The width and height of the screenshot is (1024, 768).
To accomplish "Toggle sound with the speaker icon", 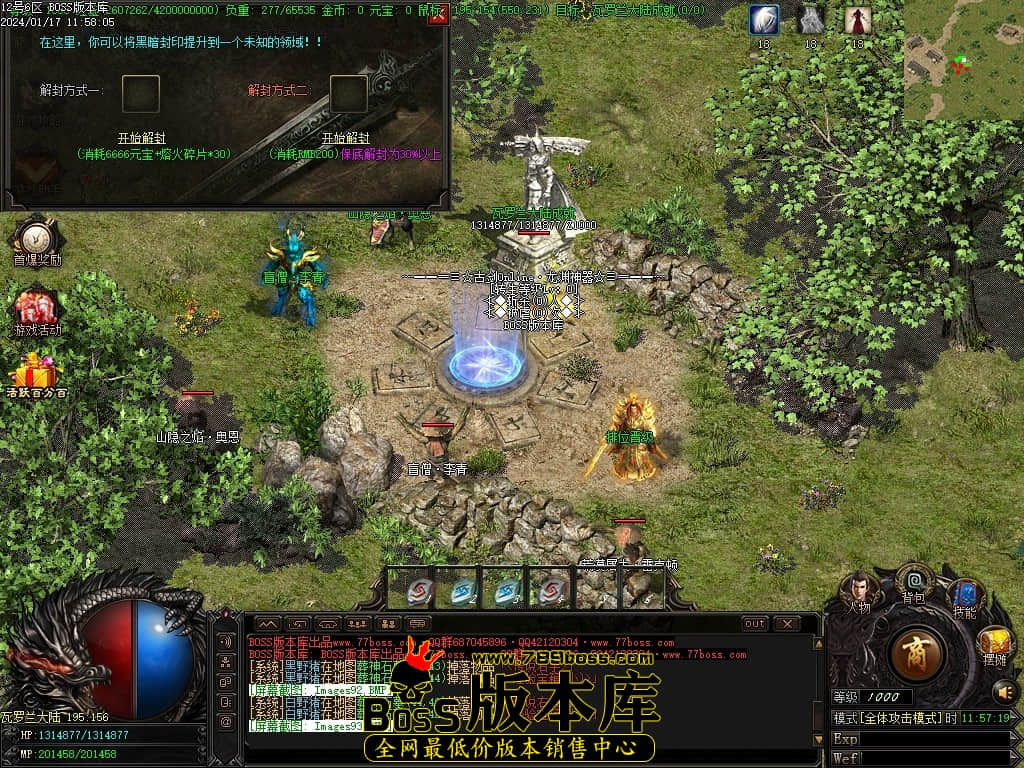I will [1003, 690].
